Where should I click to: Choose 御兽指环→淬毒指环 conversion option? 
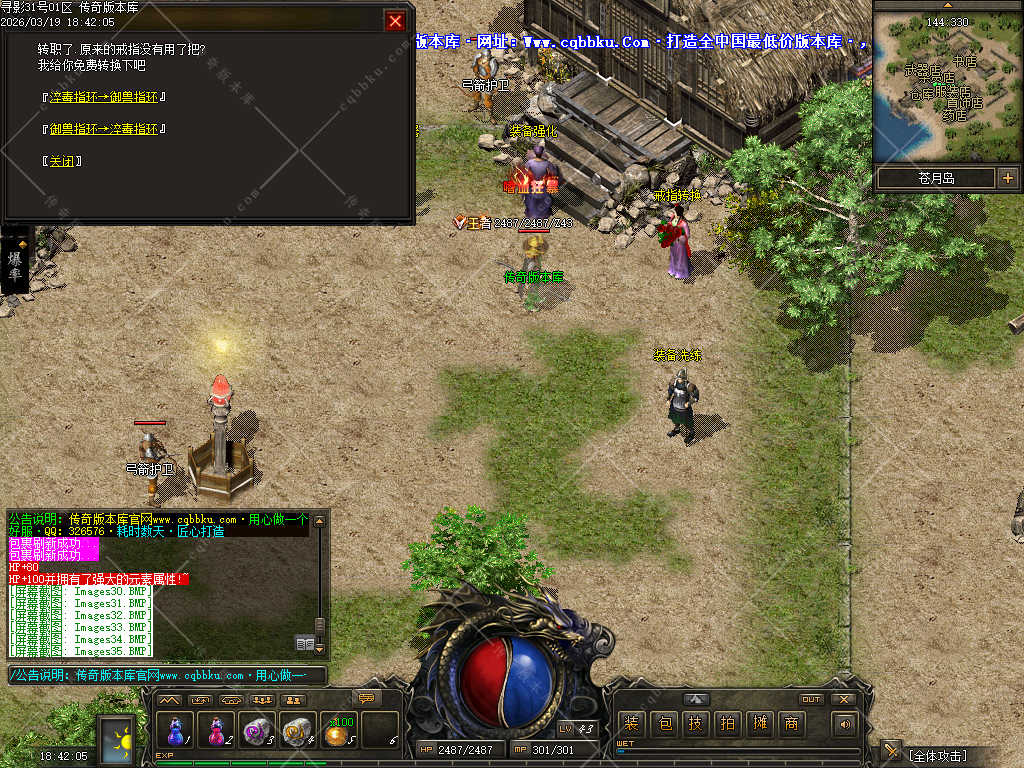pyautogui.click(x=104, y=129)
